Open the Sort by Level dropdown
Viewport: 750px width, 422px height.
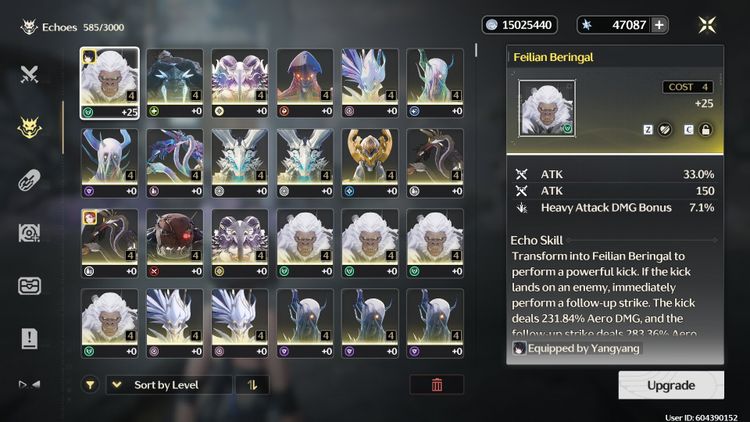[x=168, y=385]
